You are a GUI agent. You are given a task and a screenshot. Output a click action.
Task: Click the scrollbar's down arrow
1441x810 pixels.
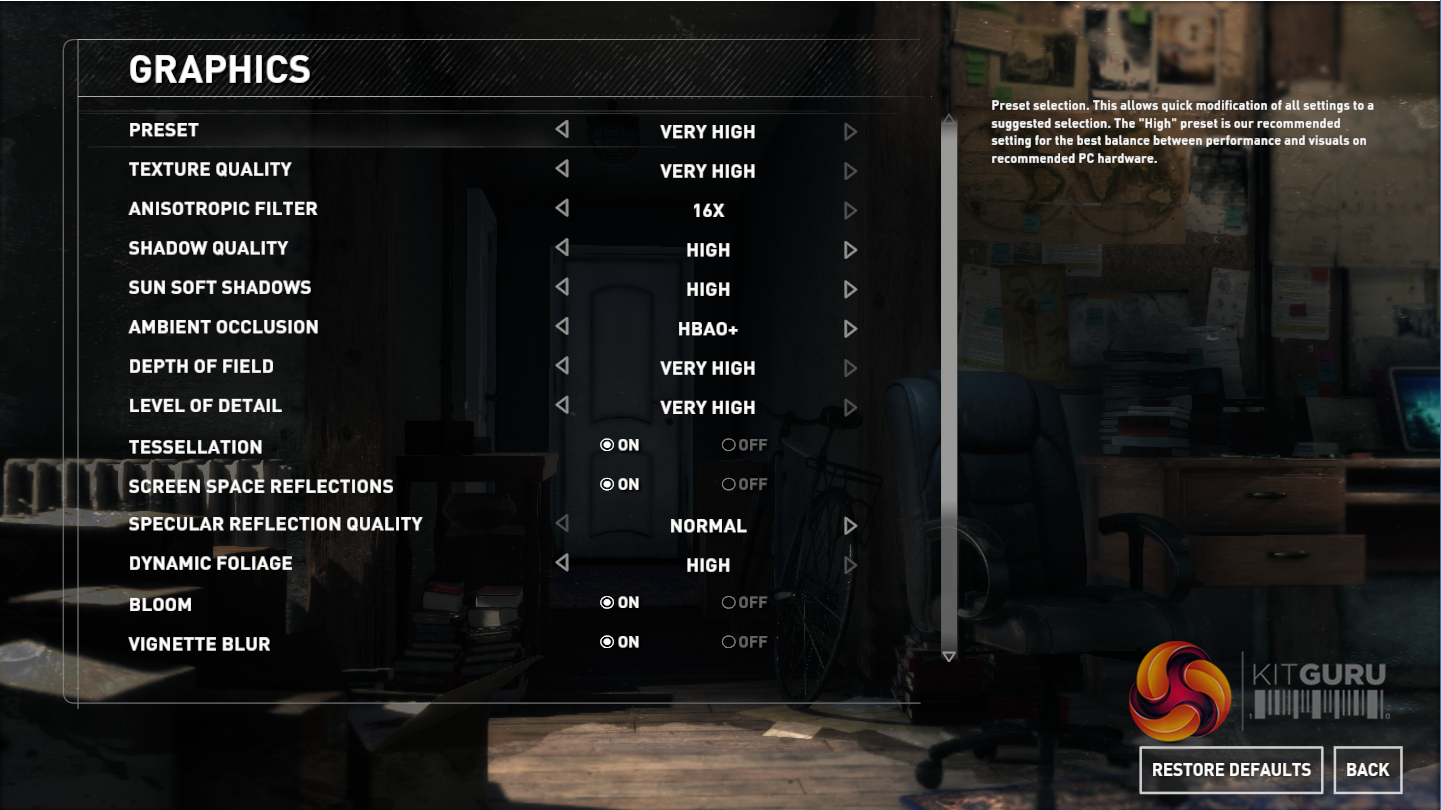949,656
